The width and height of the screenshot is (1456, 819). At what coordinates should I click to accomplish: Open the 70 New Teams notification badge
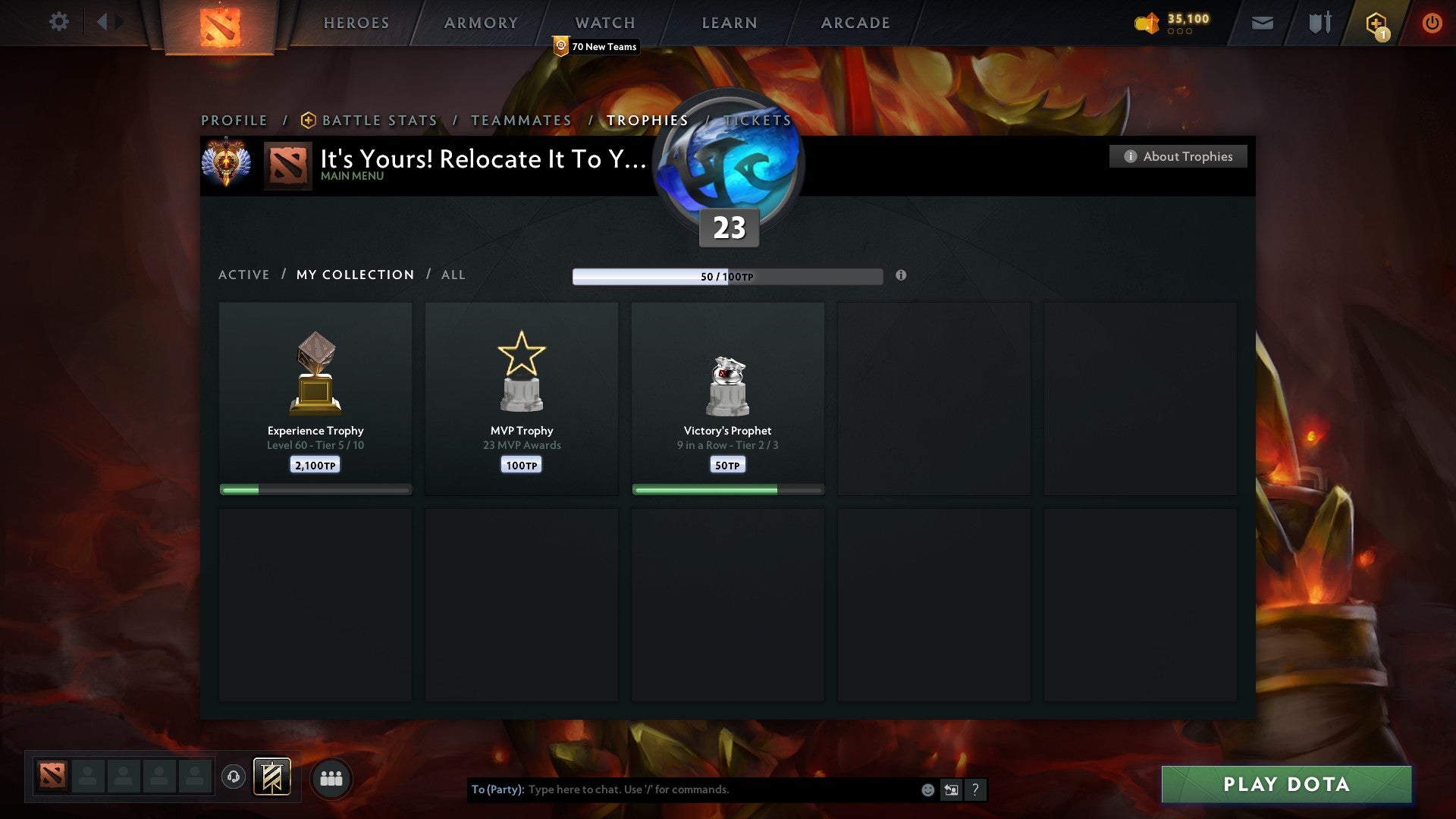(x=596, y=46)
